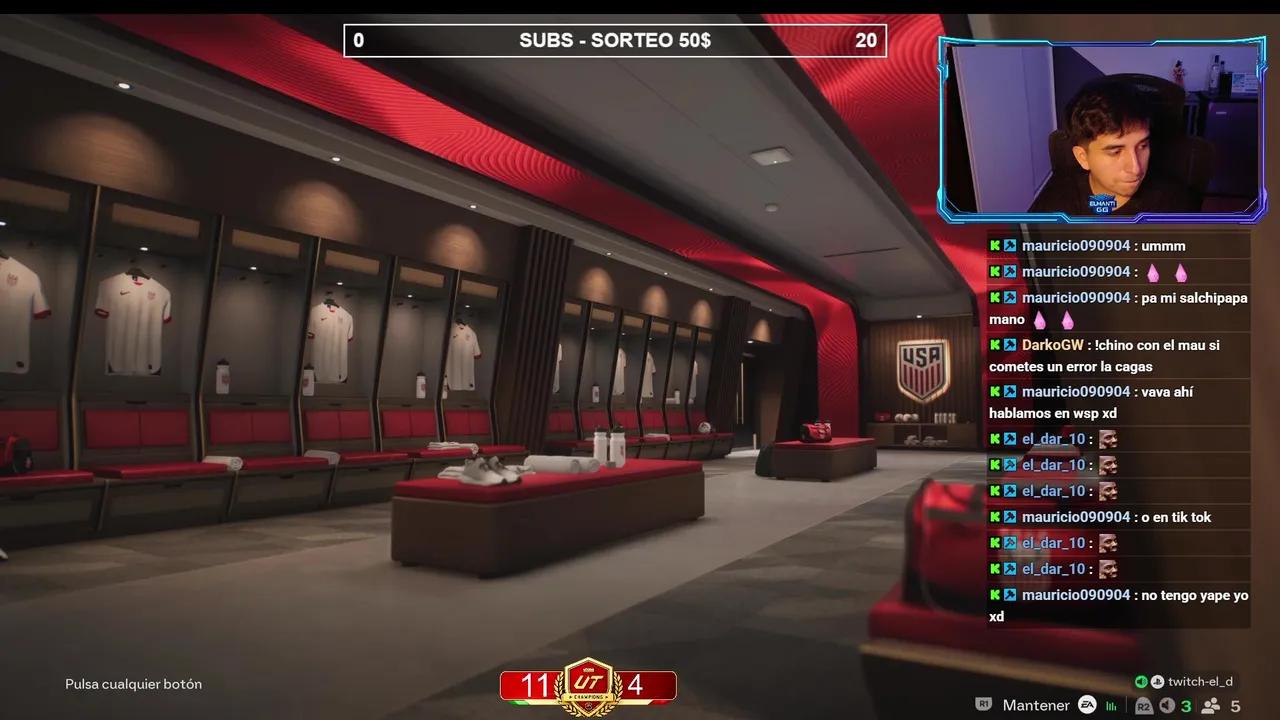The width and height of the screenshot is (1280, 720).
Task: Click the sub counter showing 0 of 20
Action: tap(358, 40)
